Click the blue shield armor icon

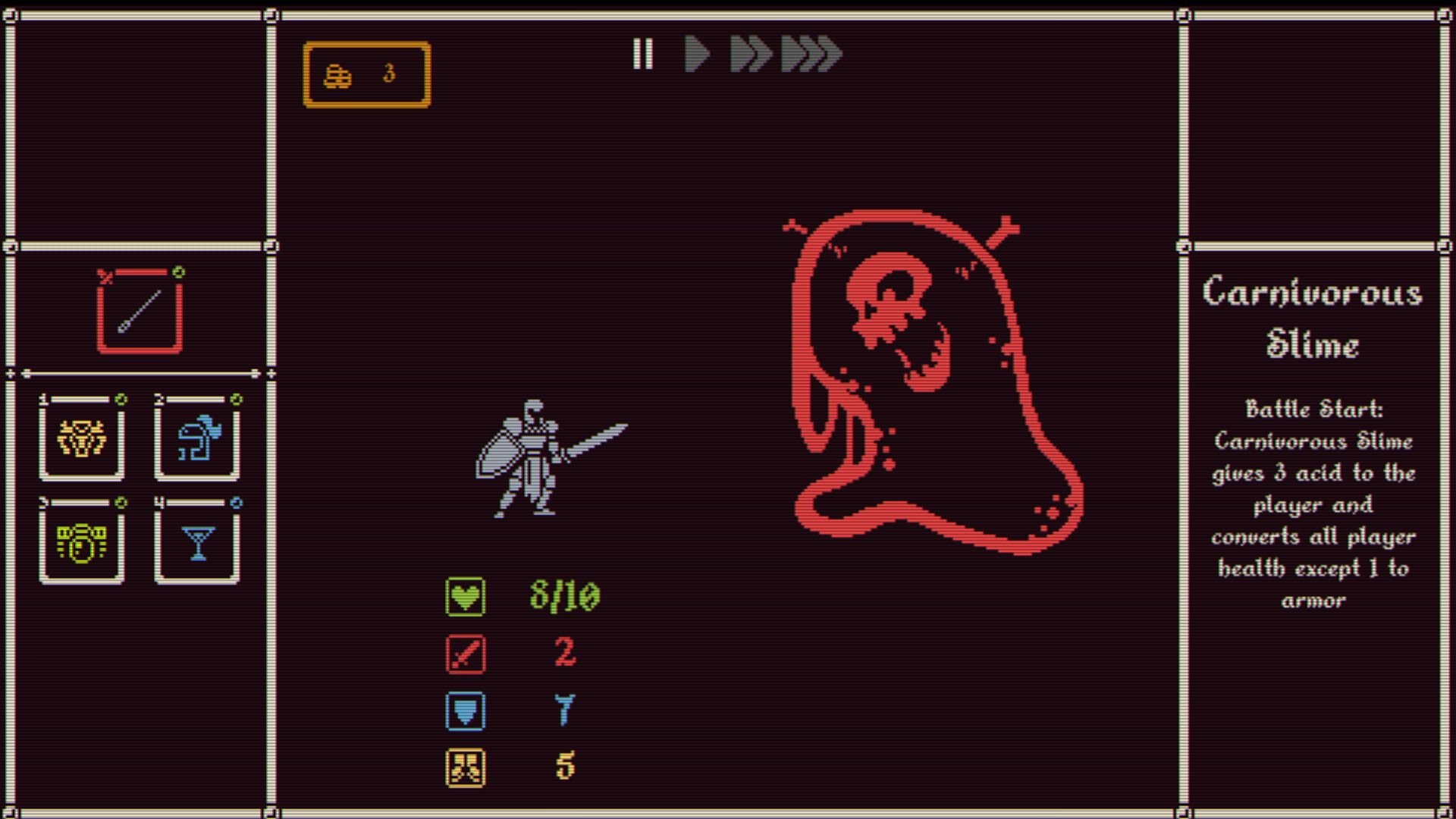click(466, 711)
